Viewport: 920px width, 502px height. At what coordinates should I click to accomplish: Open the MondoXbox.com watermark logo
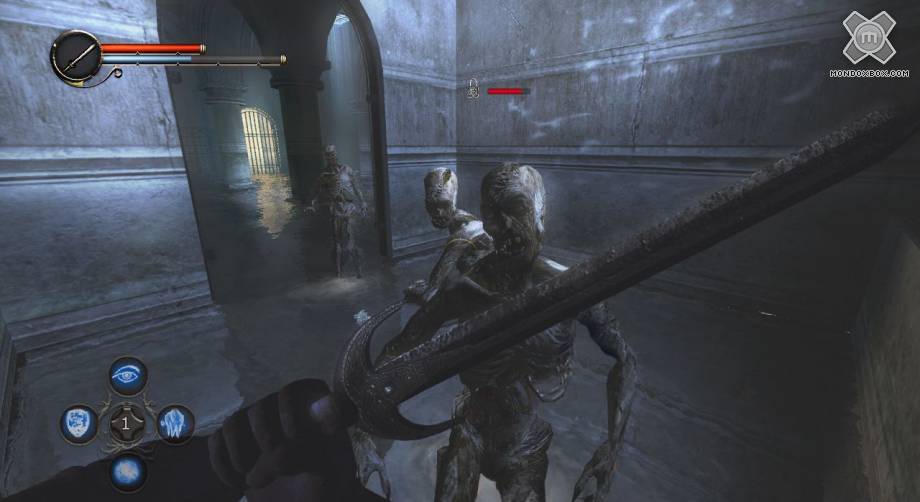tap(868, 40)
